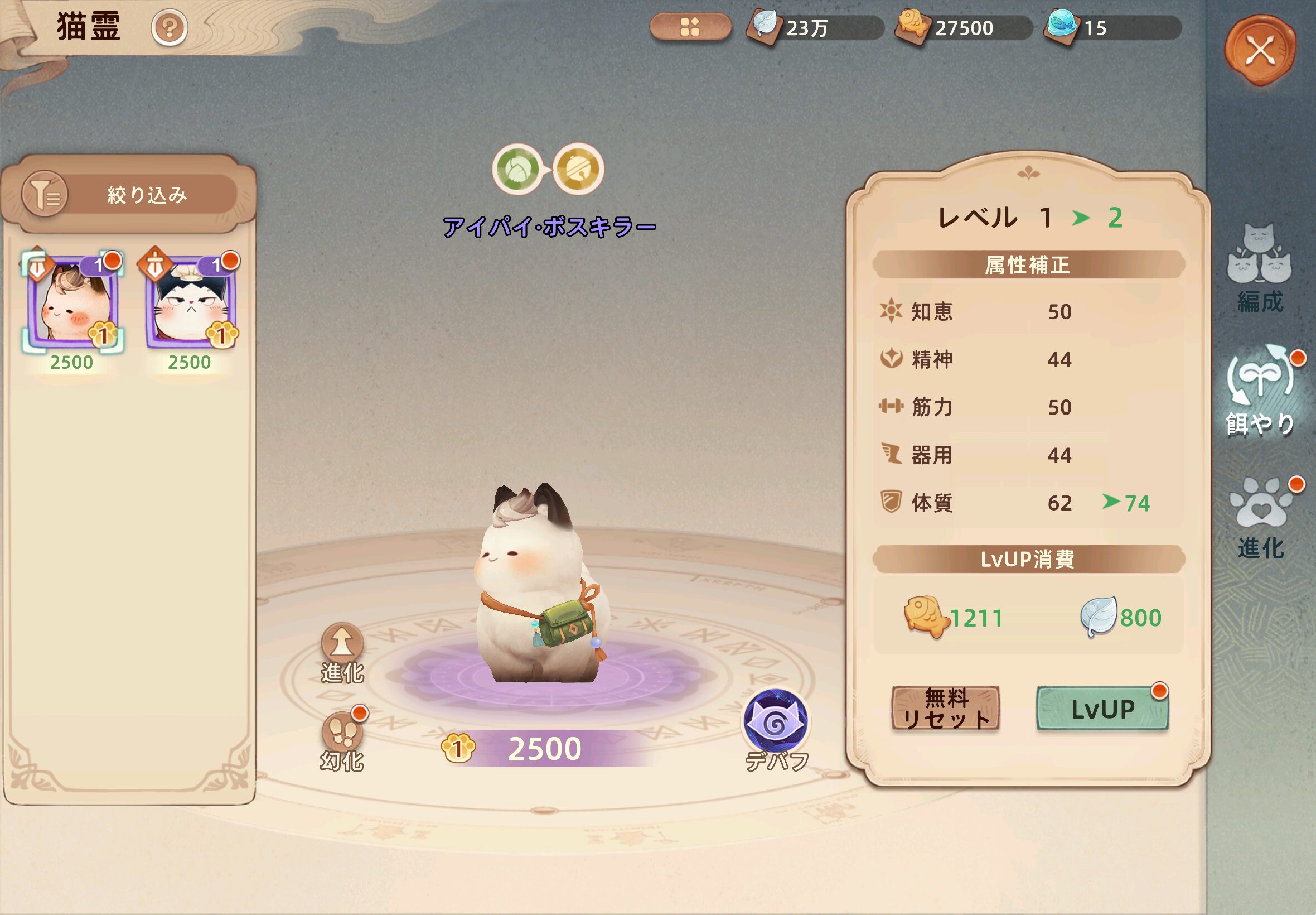Tap the taiyaki fish currency icon
The width and height of the screenshot is (1316, 915).
point(913,26)
